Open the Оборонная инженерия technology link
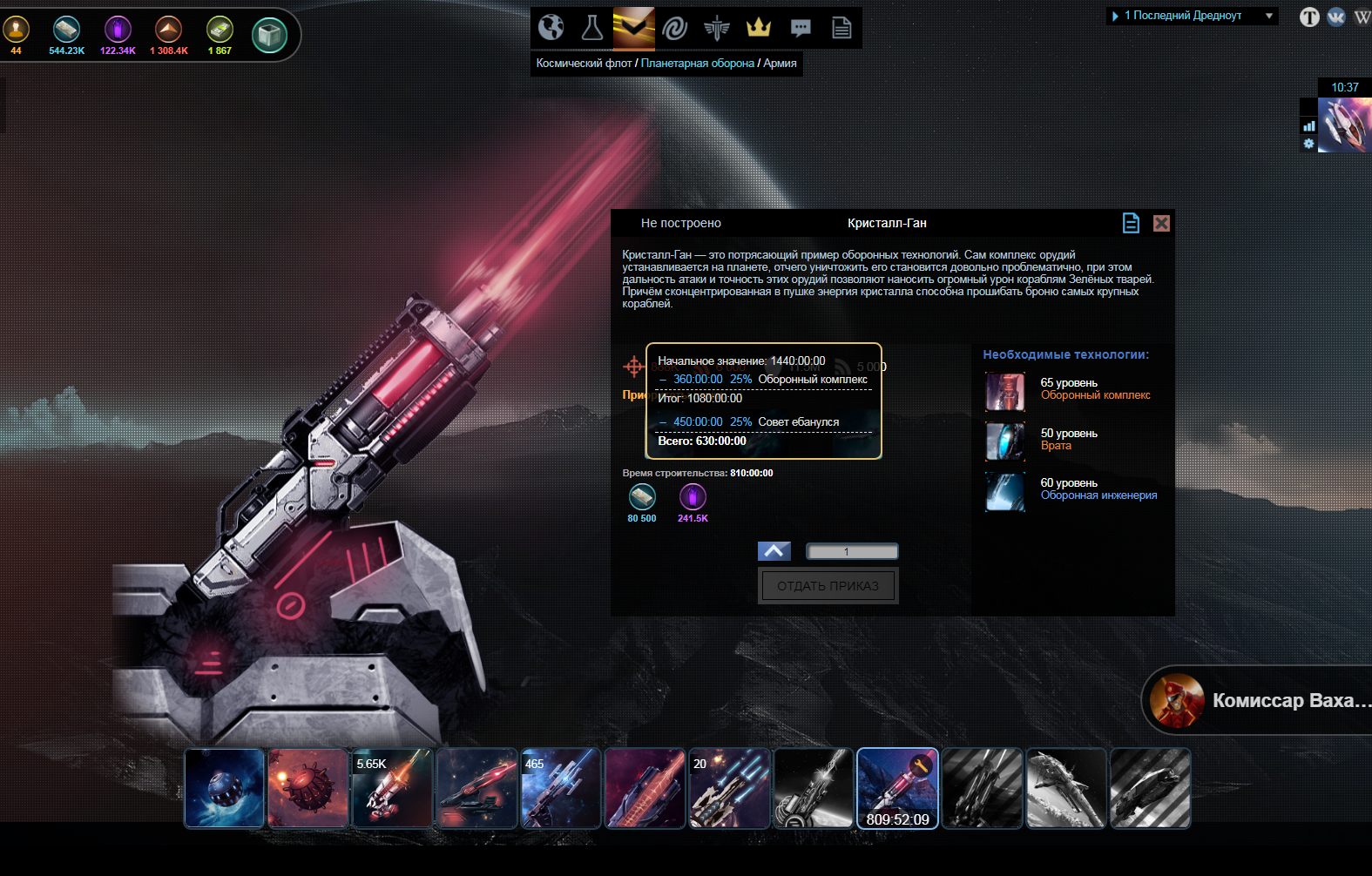The height and width of the screenshot is (876, 1372). (1098, 495)
